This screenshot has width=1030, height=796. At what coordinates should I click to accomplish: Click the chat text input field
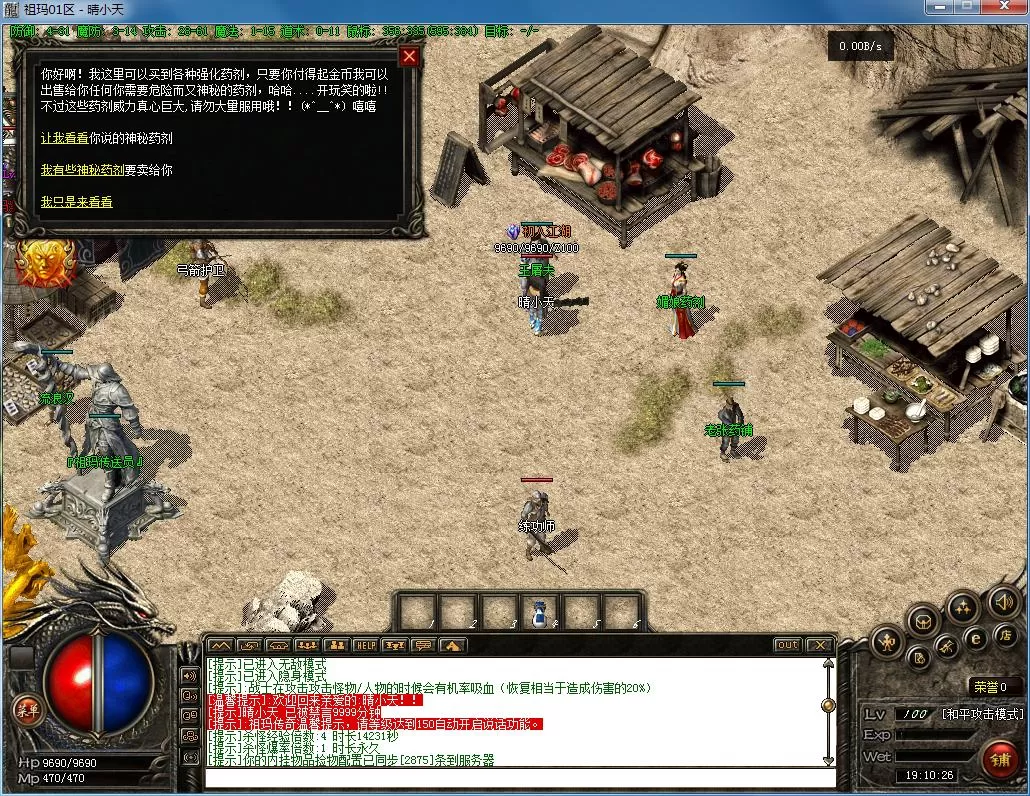pos(520,777)
